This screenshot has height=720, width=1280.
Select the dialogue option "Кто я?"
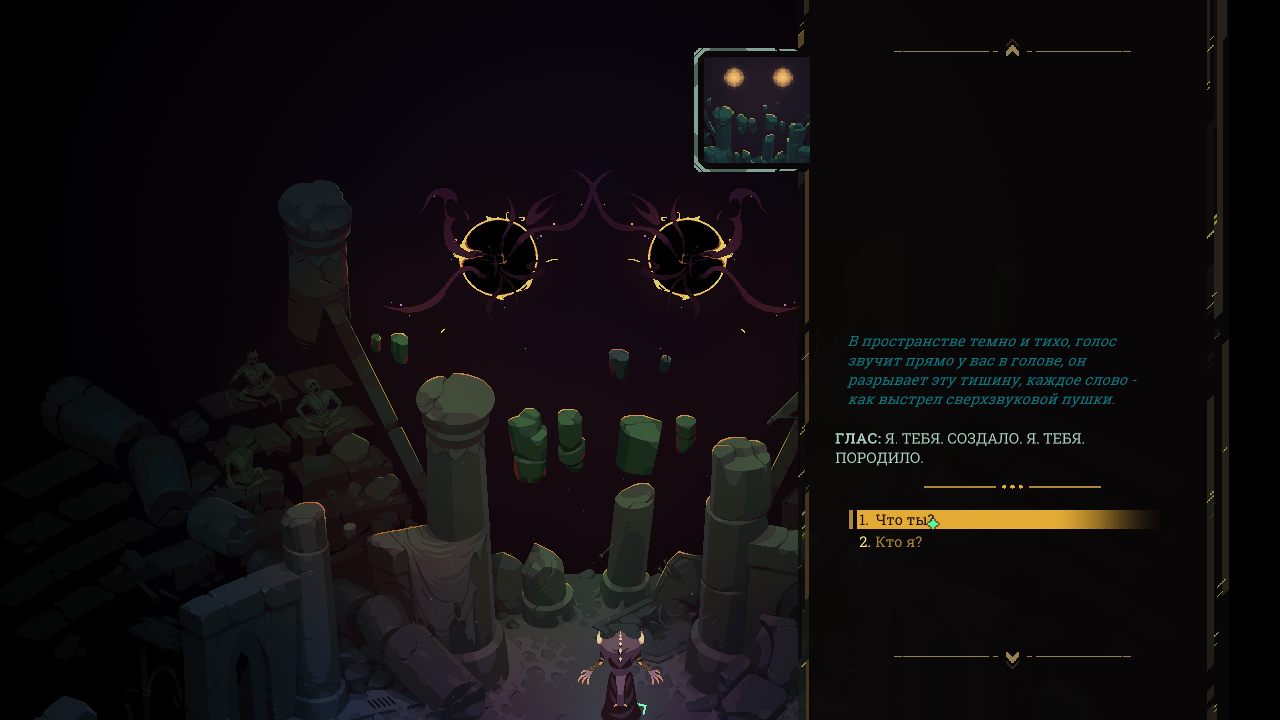[x=897, y=542]
